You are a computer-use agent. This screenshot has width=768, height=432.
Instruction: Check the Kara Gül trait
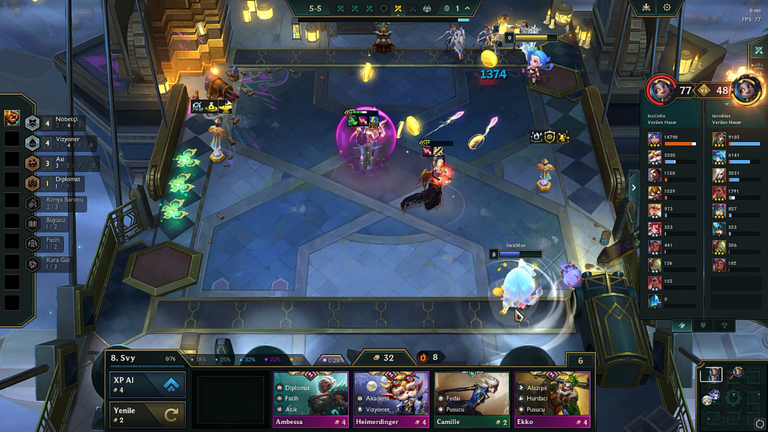coord(50,263)
